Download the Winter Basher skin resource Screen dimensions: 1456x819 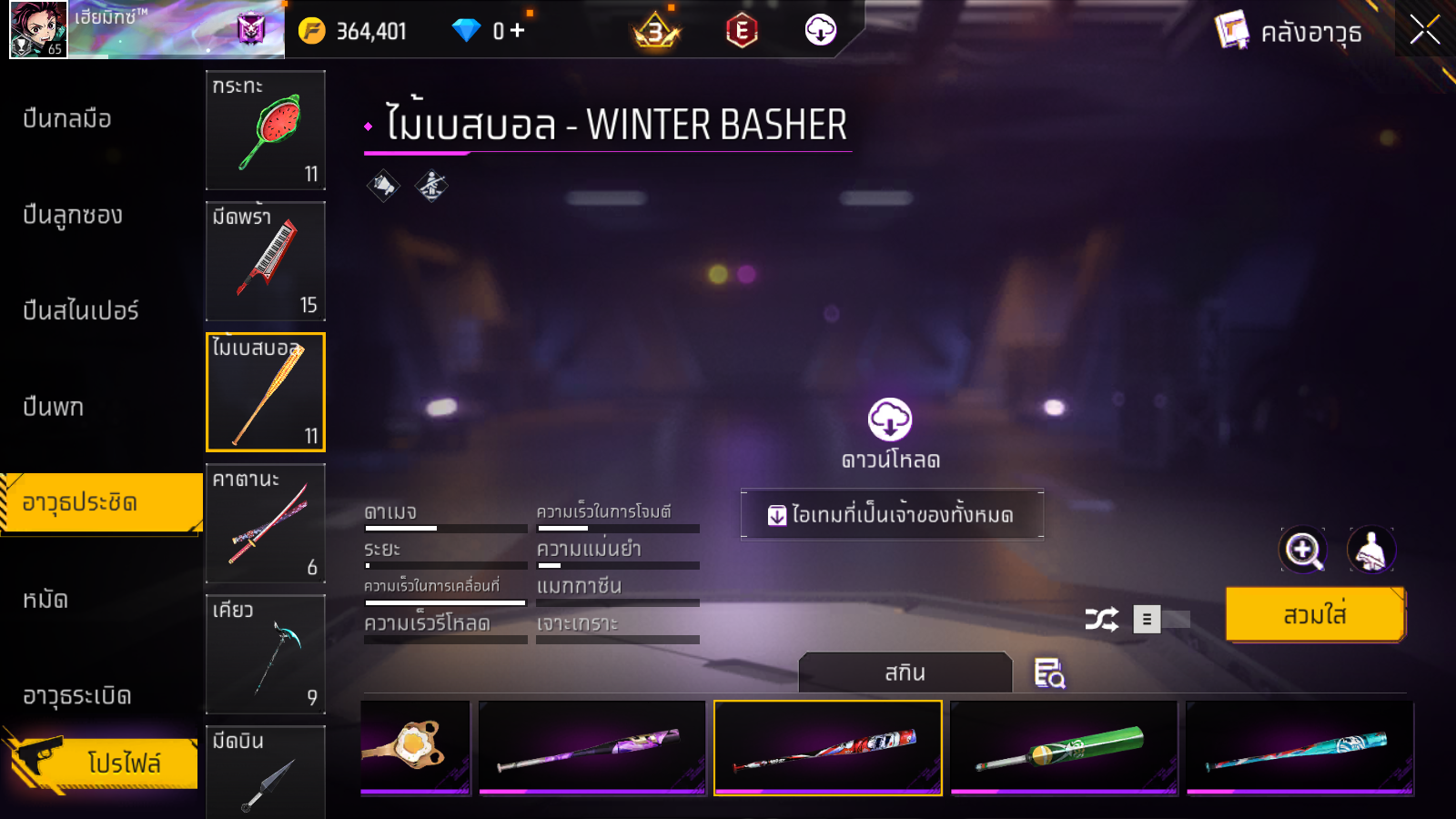[890, 432]
